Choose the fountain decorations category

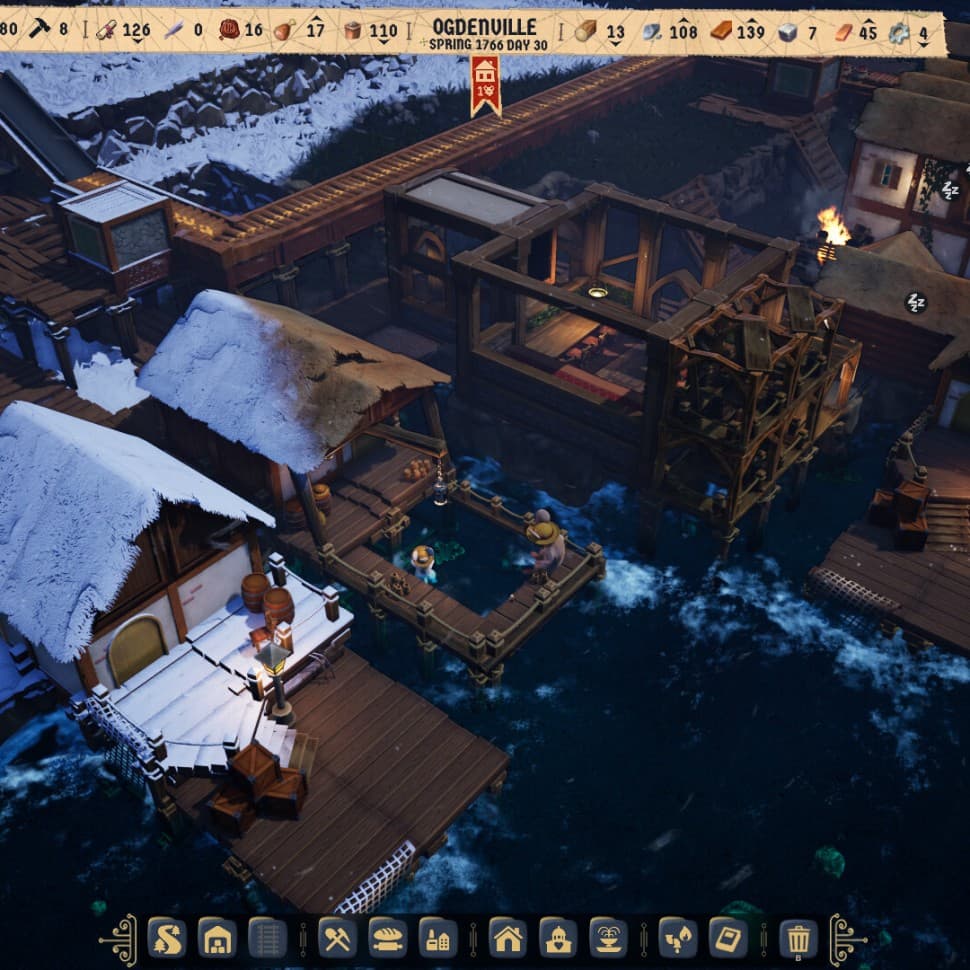(x=607, y=938)
